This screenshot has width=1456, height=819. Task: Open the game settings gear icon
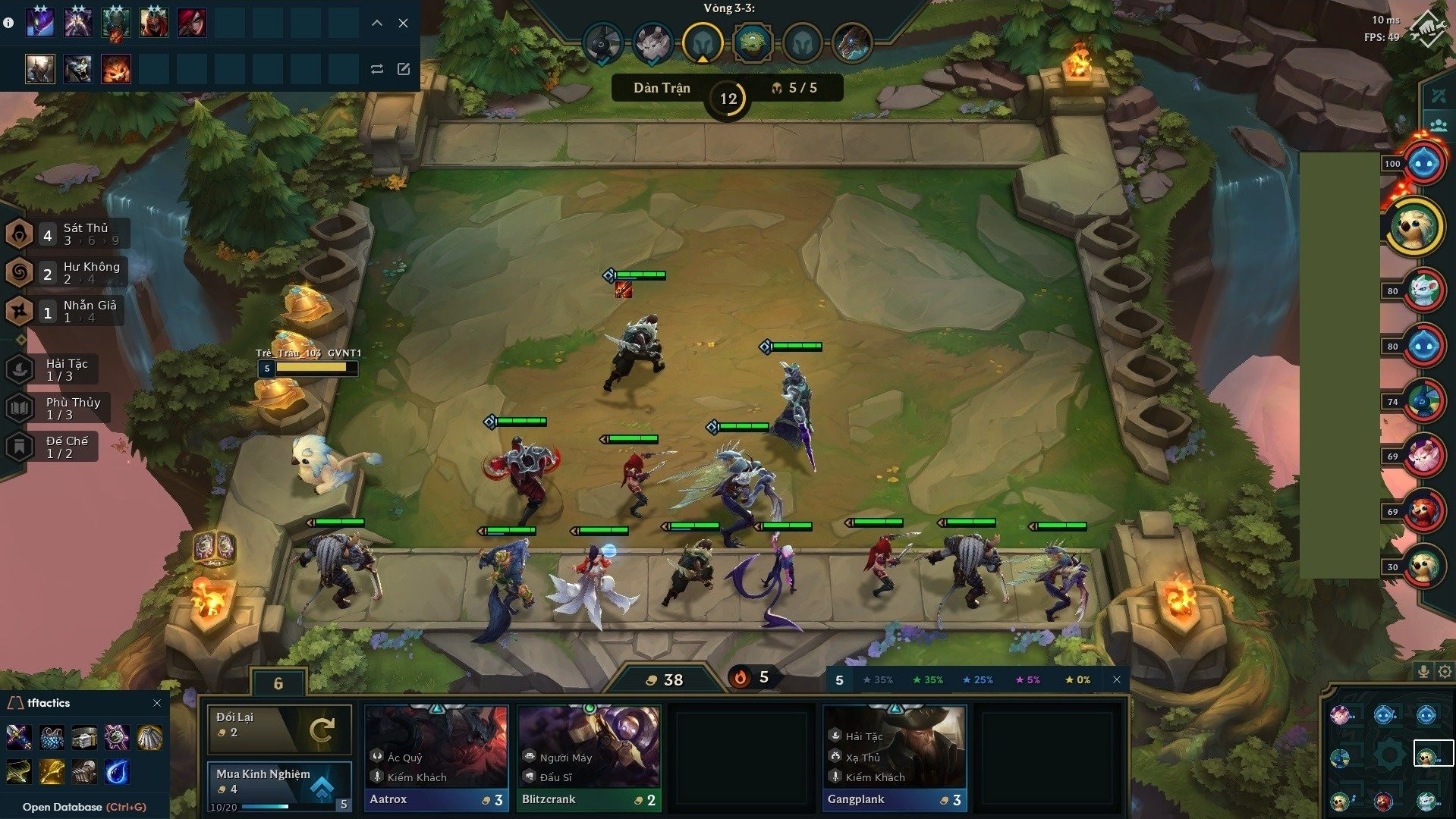(x=1445, y=671)
